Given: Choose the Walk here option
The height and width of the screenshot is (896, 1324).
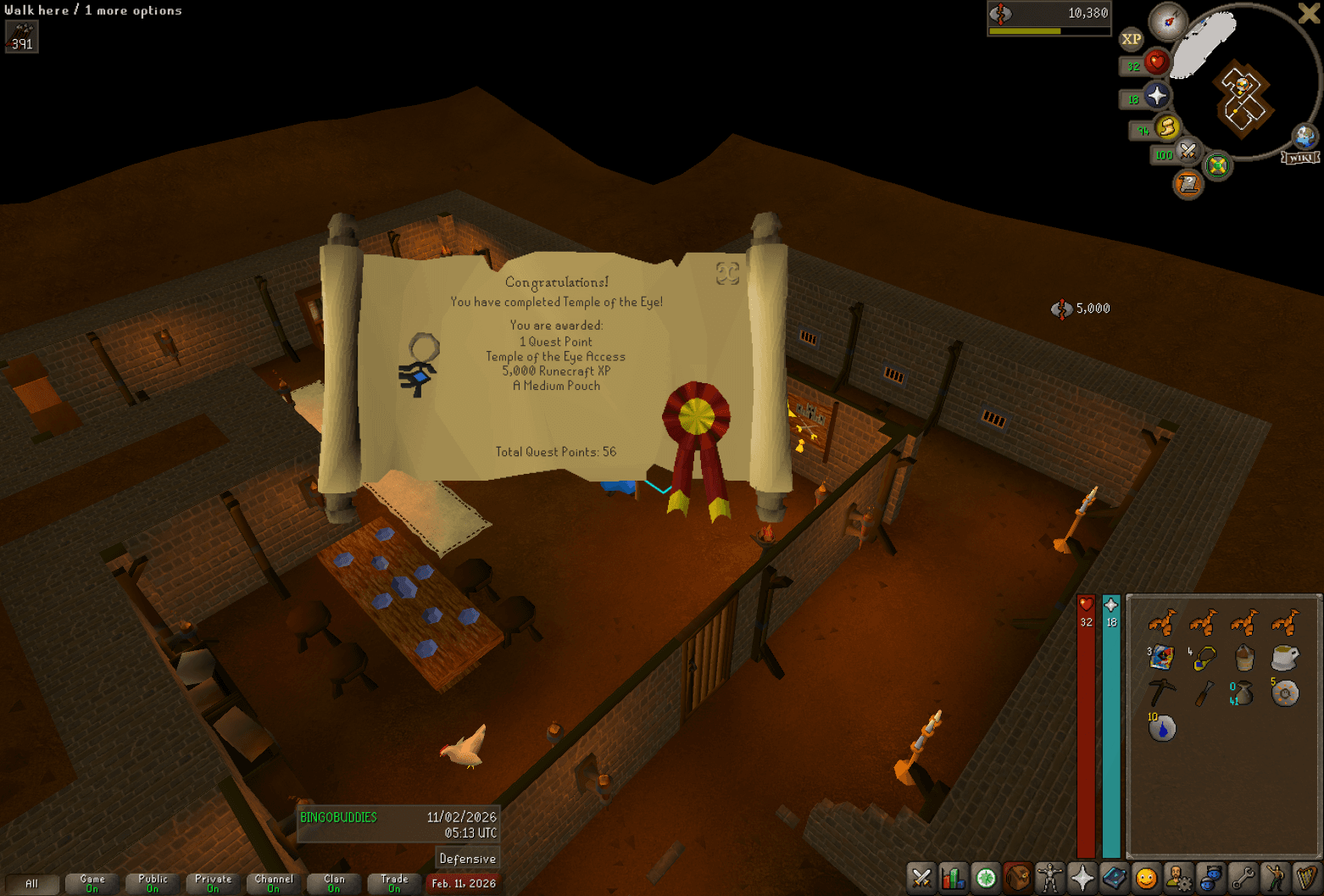Looking at the screenshot, I should [x=34, y=10].
